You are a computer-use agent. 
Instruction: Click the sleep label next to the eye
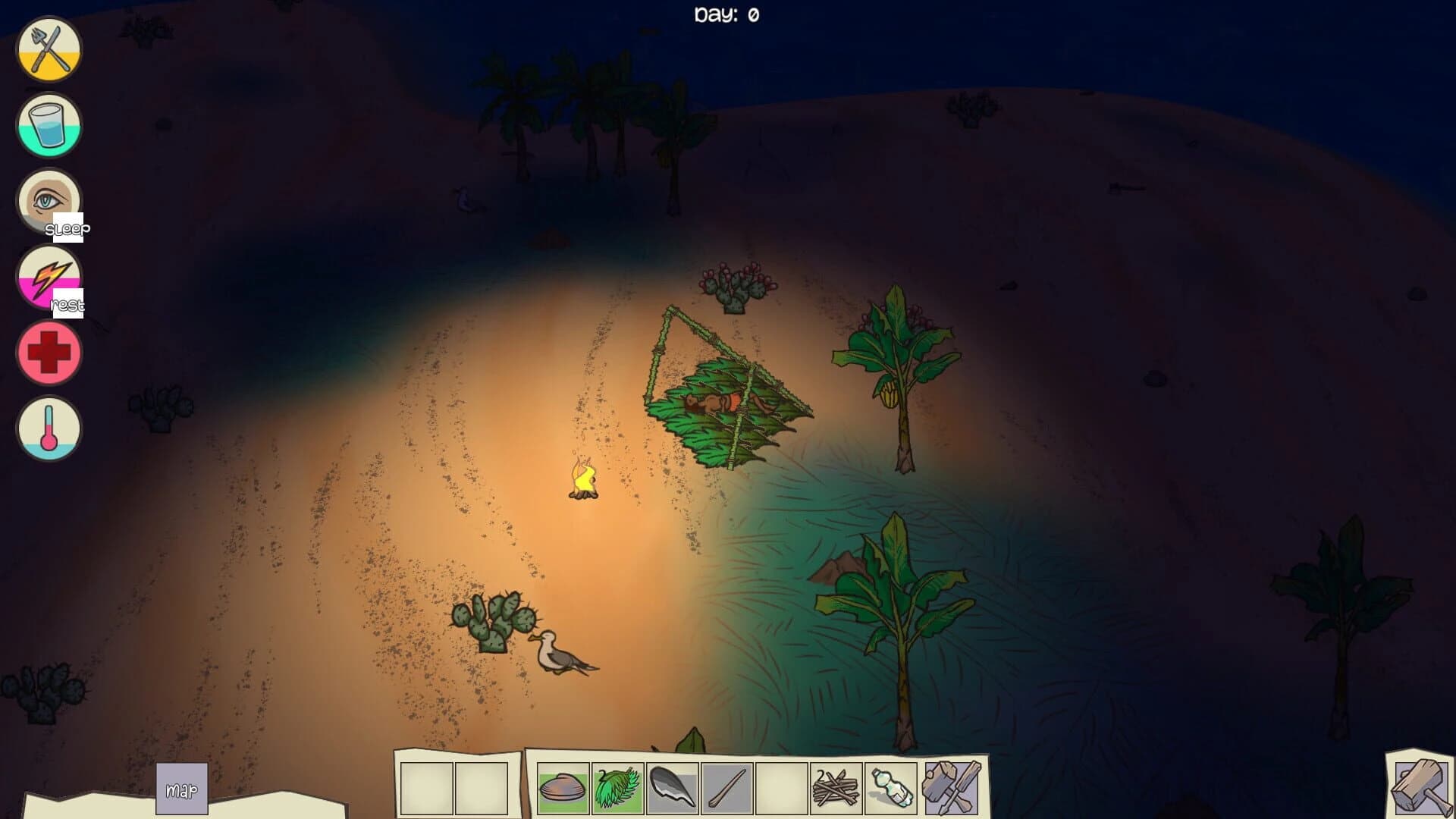pyautogui.click(x=68, y=228)
